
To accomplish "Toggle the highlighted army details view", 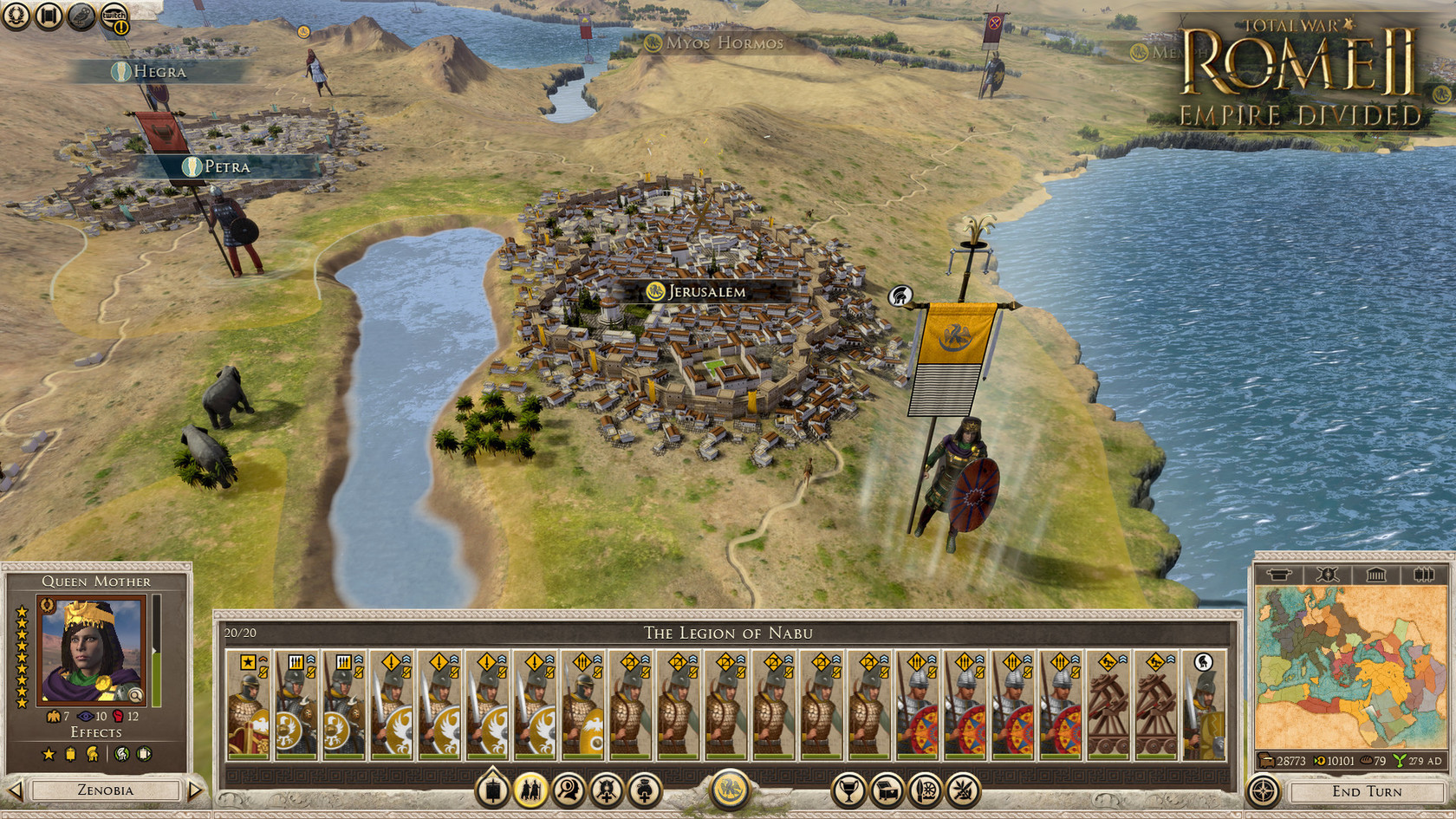I will pos(530,790).
